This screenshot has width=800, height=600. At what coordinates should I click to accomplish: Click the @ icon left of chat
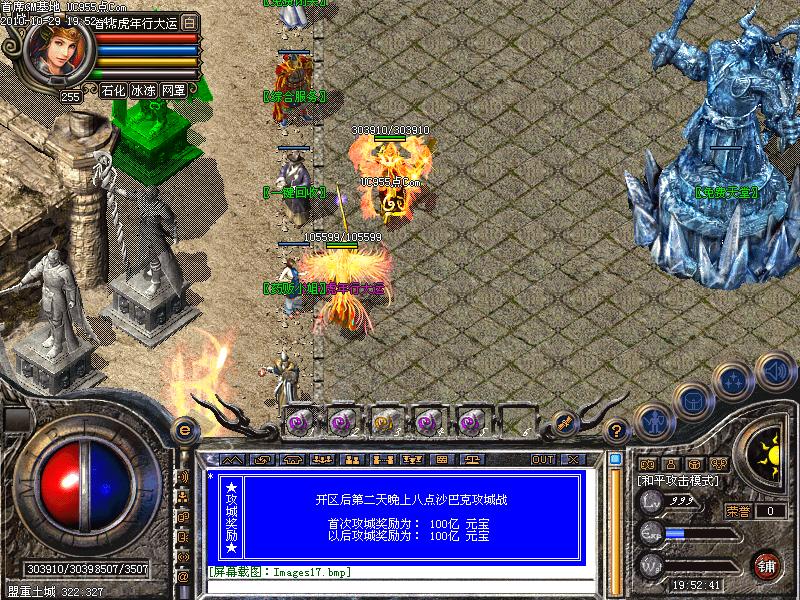[x=183, y=576]
